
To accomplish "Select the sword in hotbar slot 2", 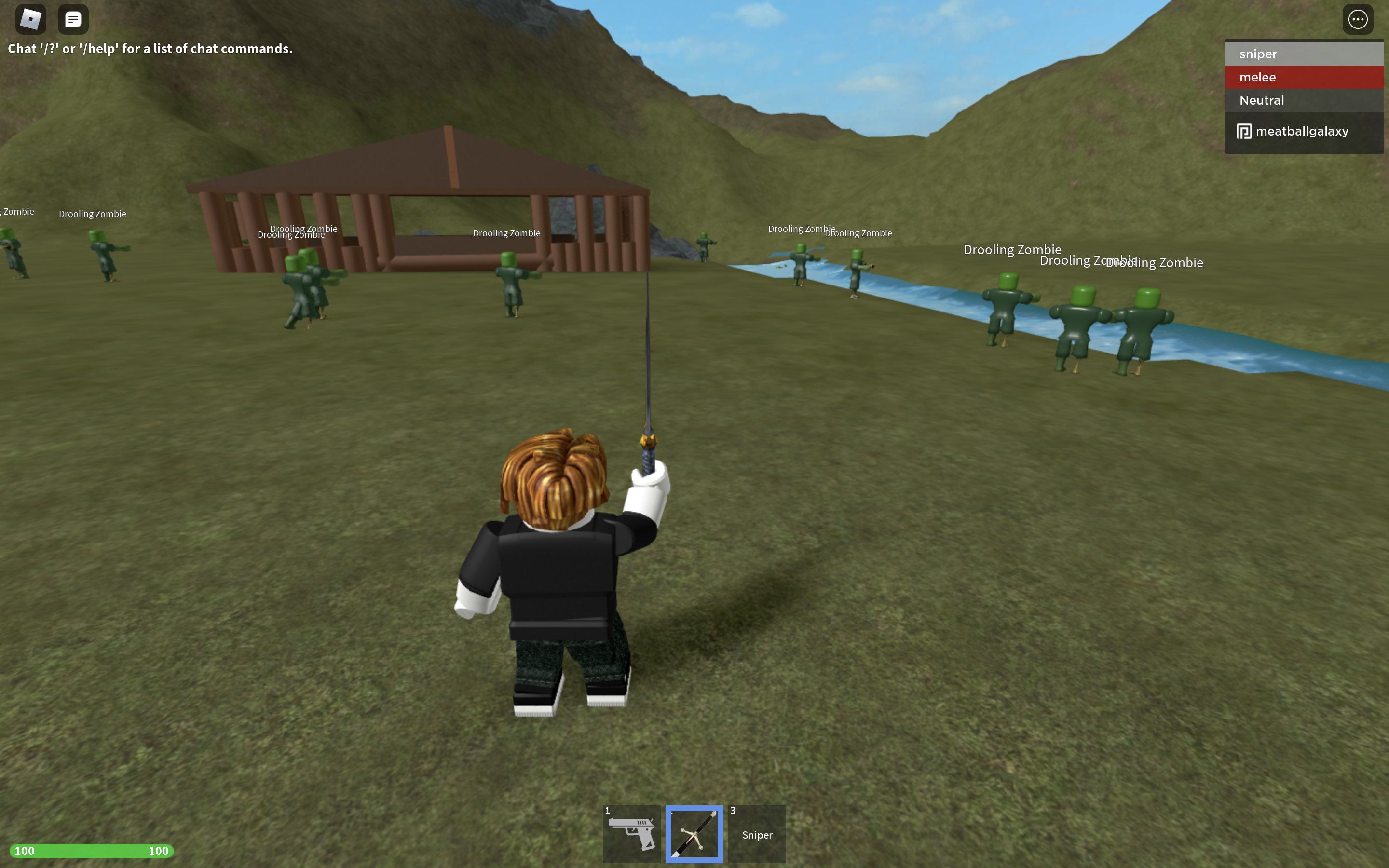I will click(694, 834).
